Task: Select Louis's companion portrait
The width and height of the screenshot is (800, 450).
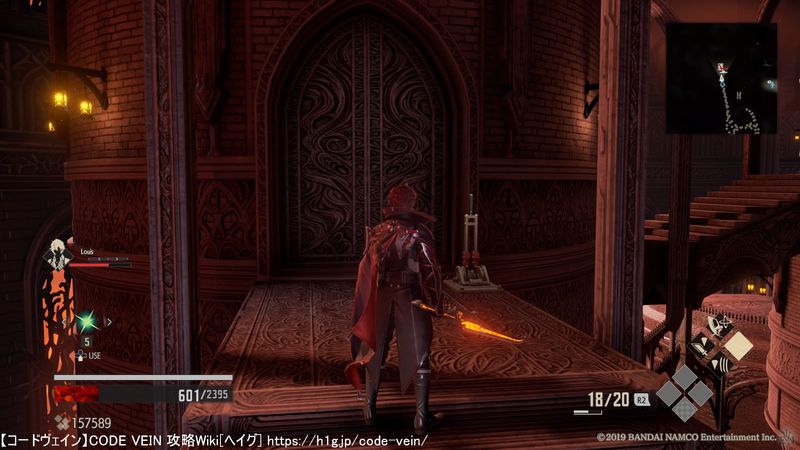Action: (x=61, y=253)
